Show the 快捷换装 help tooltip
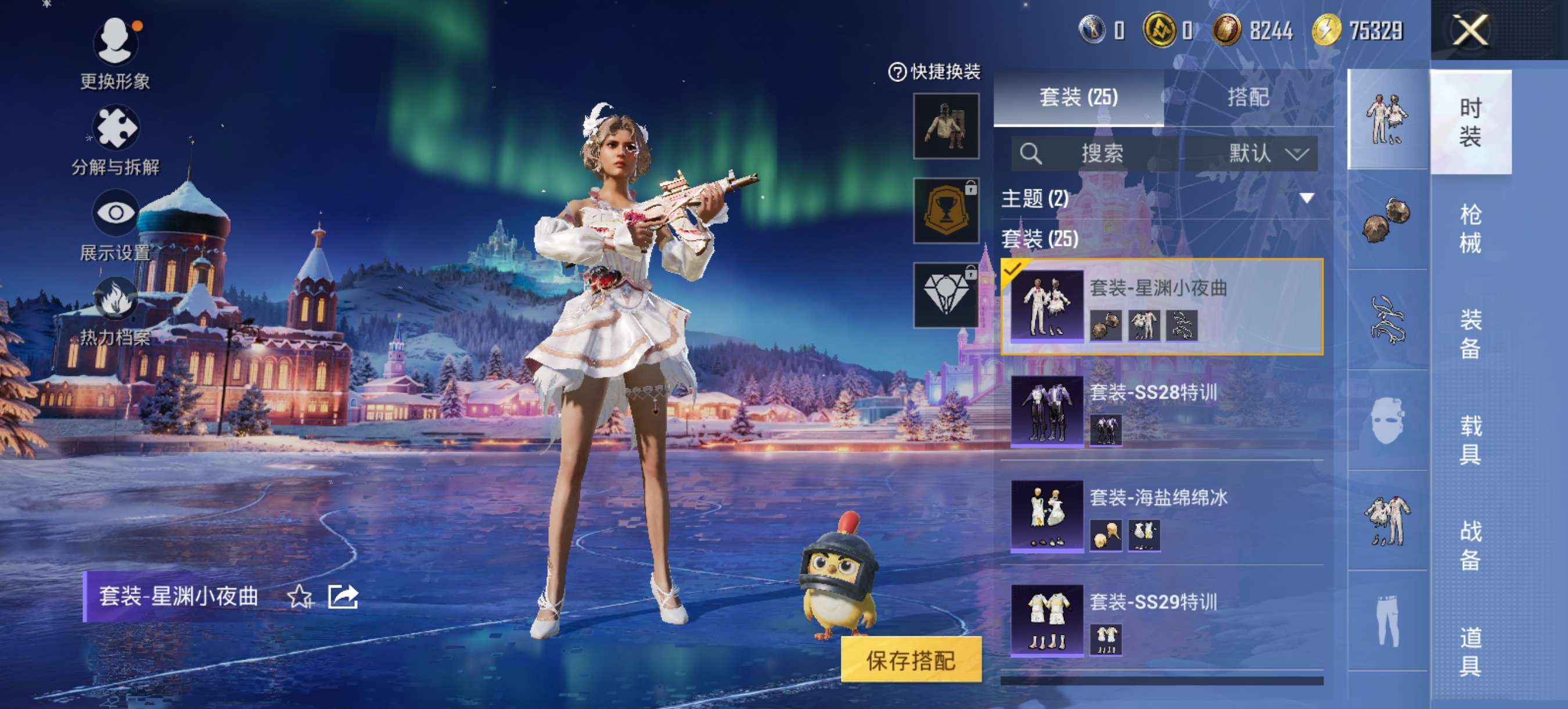This screenshot has width=1568, height=709. (x=897, y=73)
